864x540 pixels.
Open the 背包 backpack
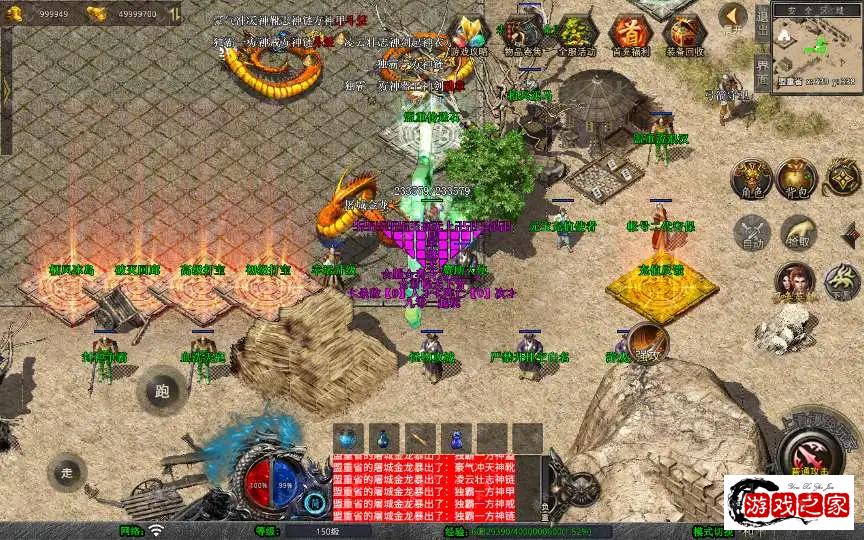[x=797, y=178]
